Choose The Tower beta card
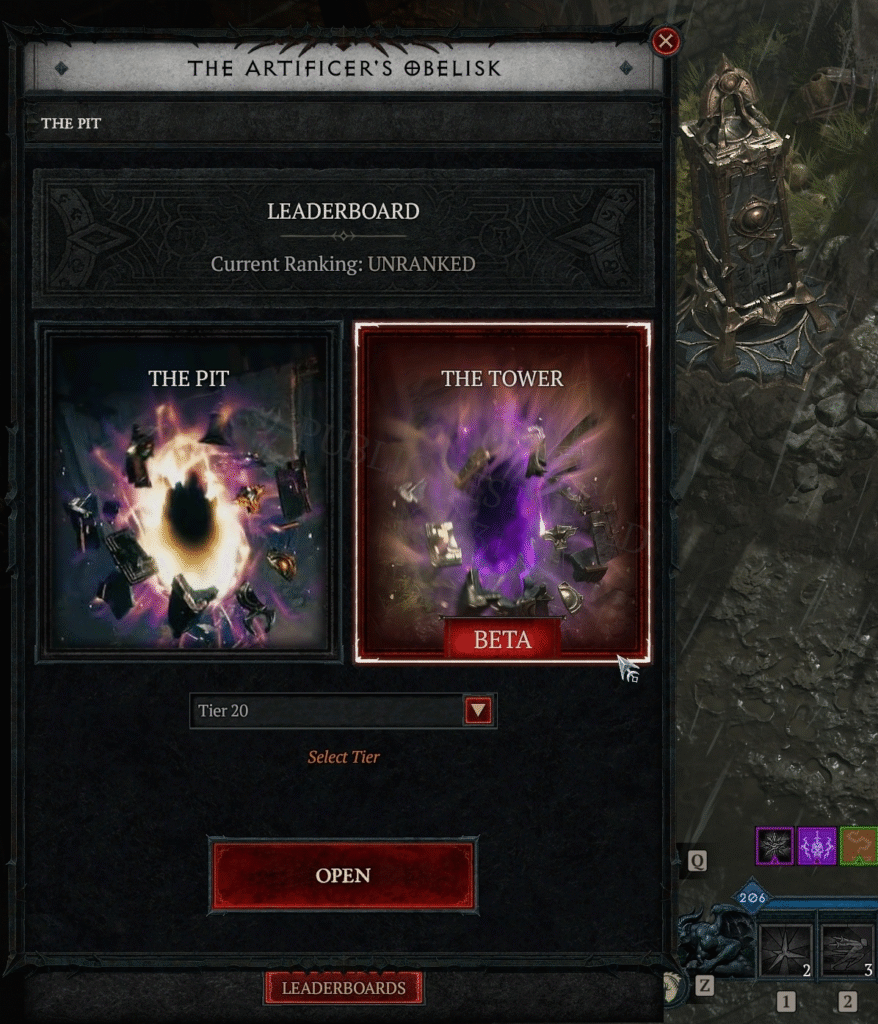This screenshot has height=1024, width=878. (x=502, y=491)
